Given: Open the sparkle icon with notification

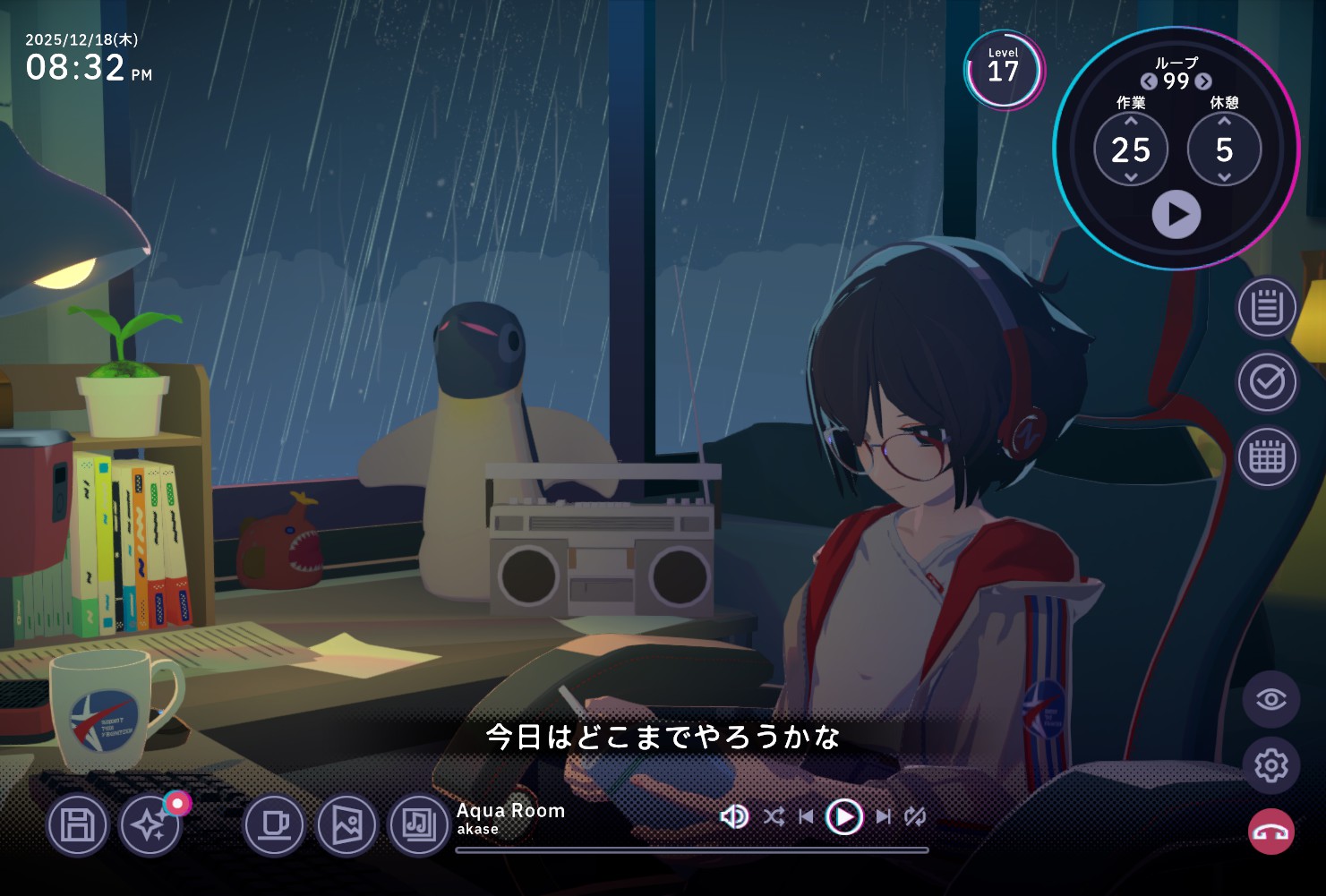Looking at the screenshot, I should (x=150, y=824).
